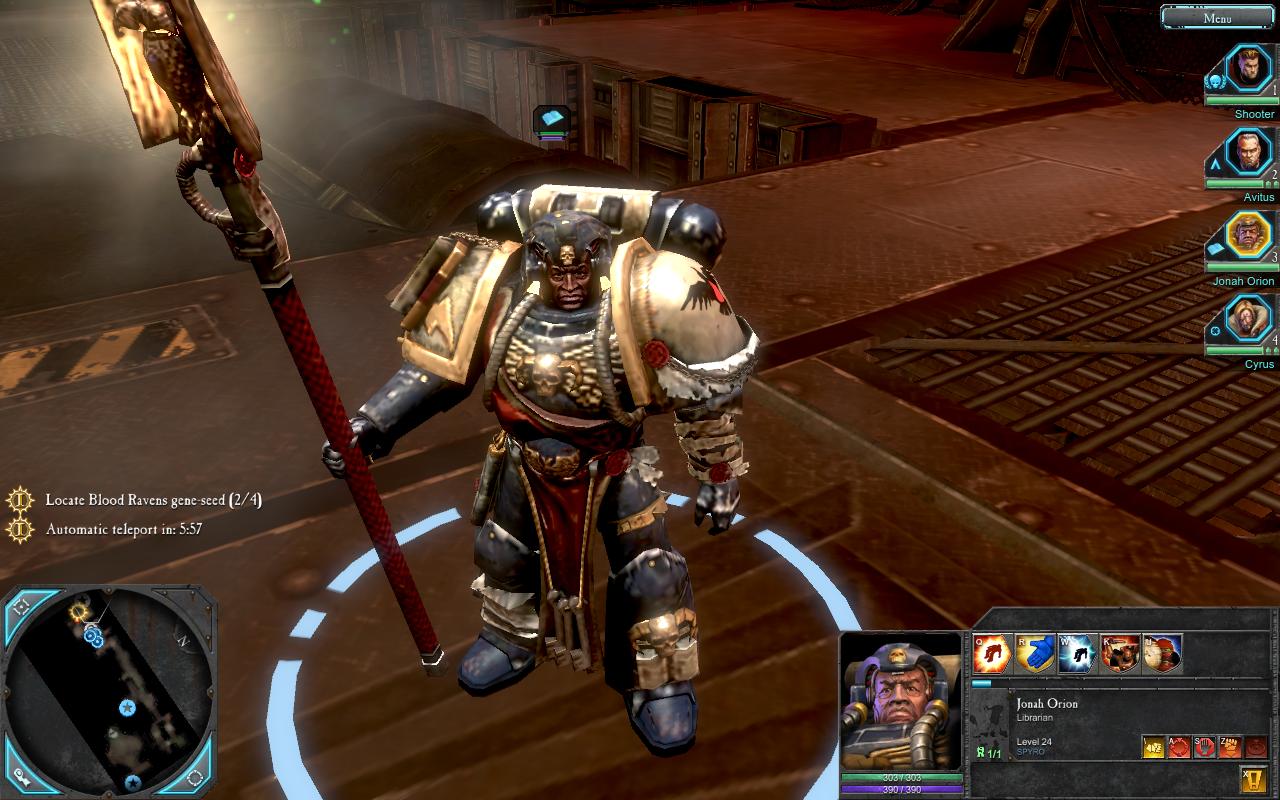Activate the black fist lightning ability
Screen dimensions: 1280x800
(x=1077, y=654)
